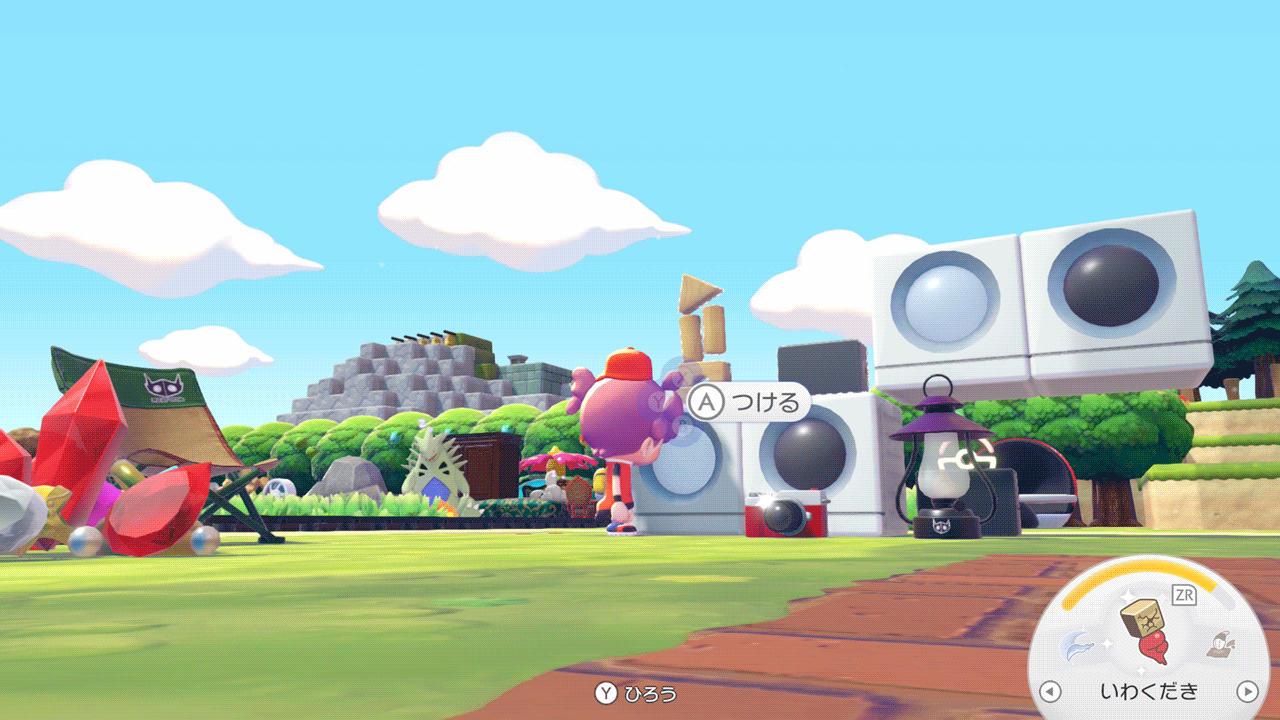Cycle abilities with the left arrow
Image resolution: width=1280 pixels, height=720 pixels.
coord(1049,691)
